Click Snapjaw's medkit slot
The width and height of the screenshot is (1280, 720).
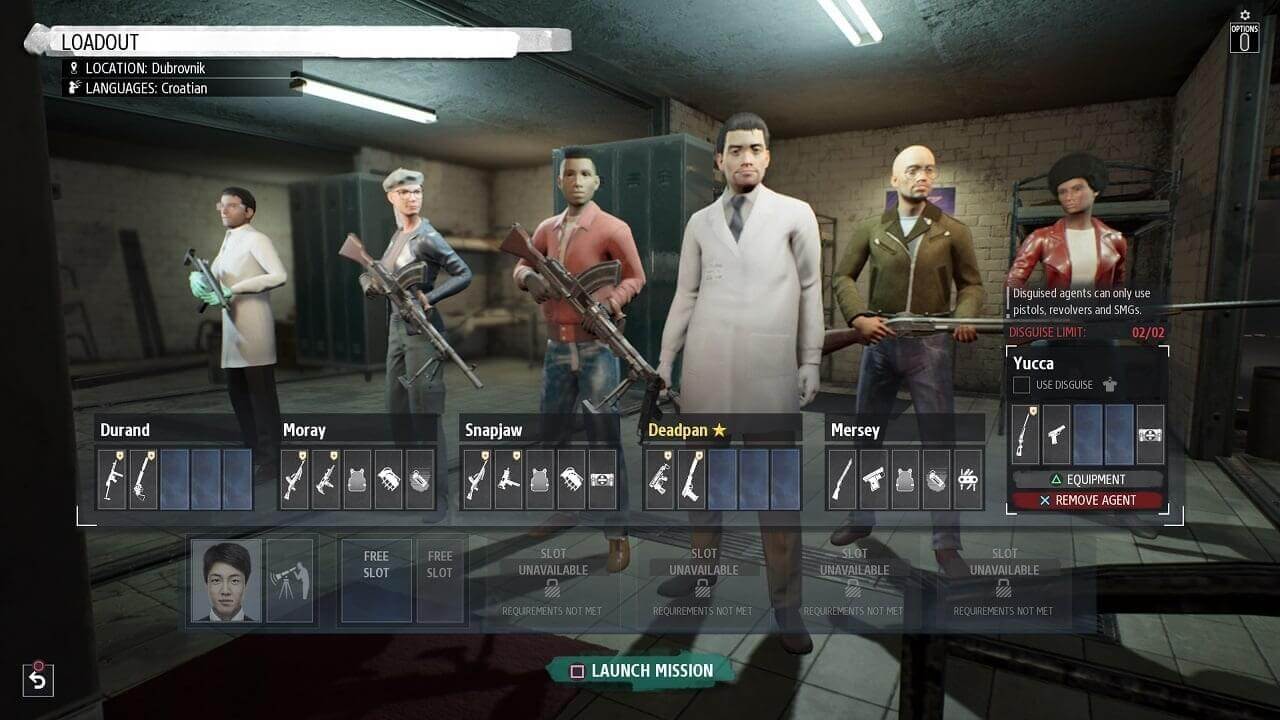602,479
